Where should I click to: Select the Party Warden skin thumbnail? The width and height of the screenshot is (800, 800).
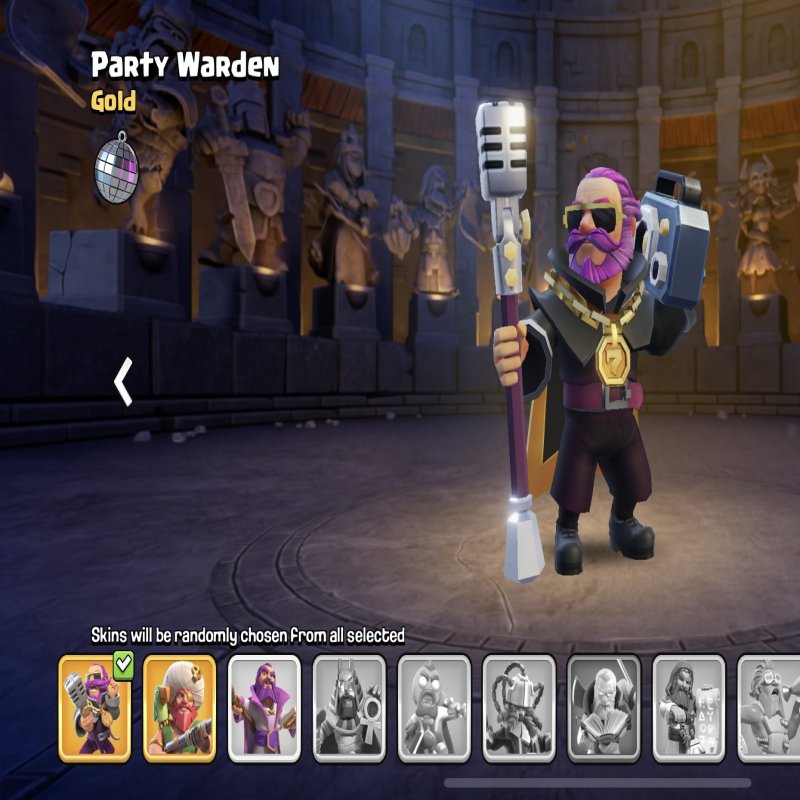point(94,708)
